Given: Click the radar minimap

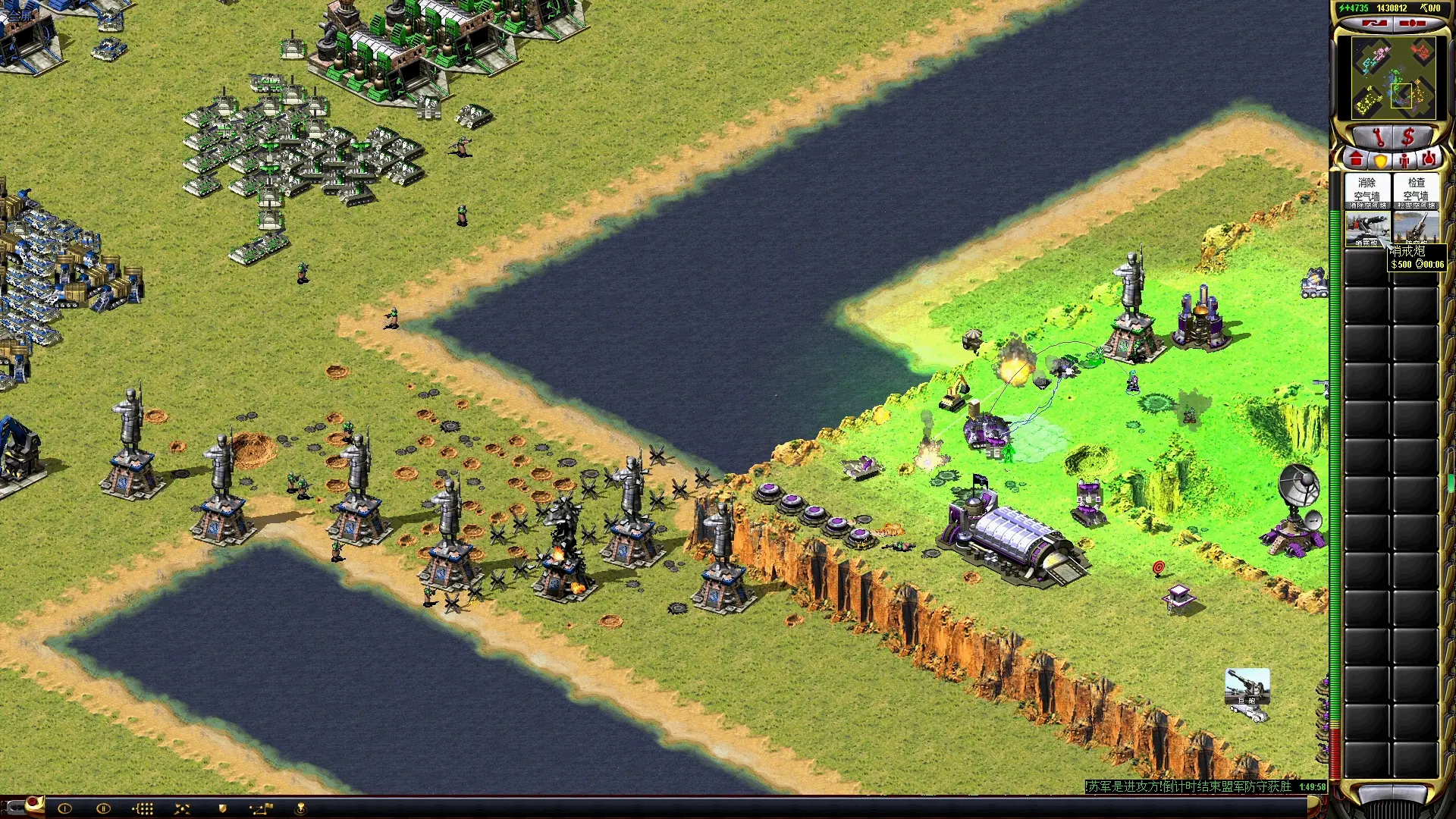Looking at the screenshot, I should (x=1394, y=77).
